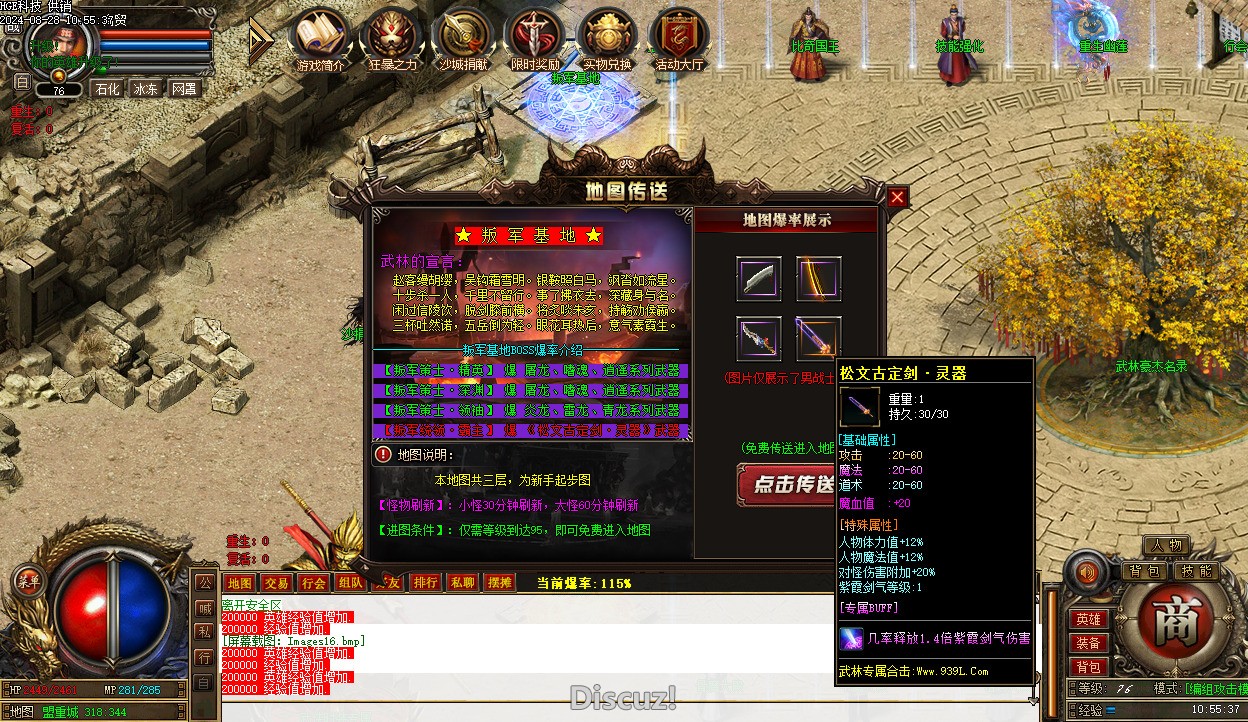This screenshot has width=1248, height=722.
Task: Open the 实物兑换 exchange icon
Action: click(607, 40)
